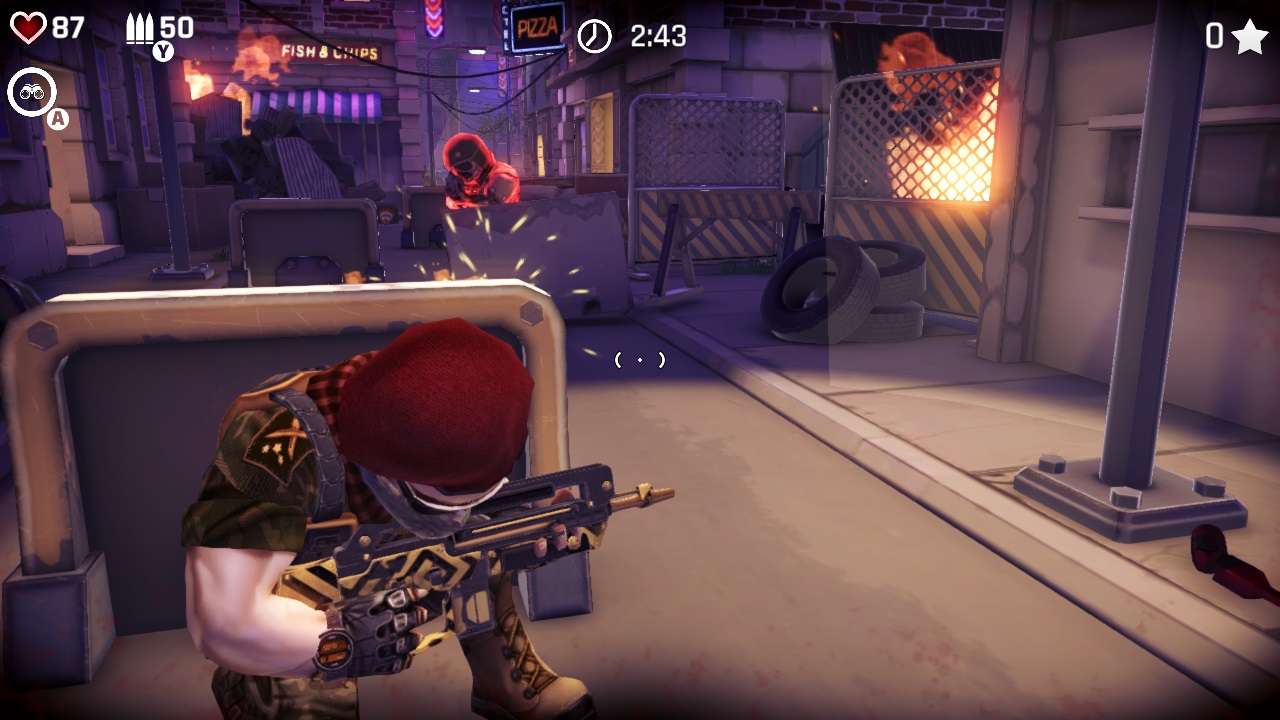
Task: Click the match timer clock icon
Action: (x=597, y=34)
